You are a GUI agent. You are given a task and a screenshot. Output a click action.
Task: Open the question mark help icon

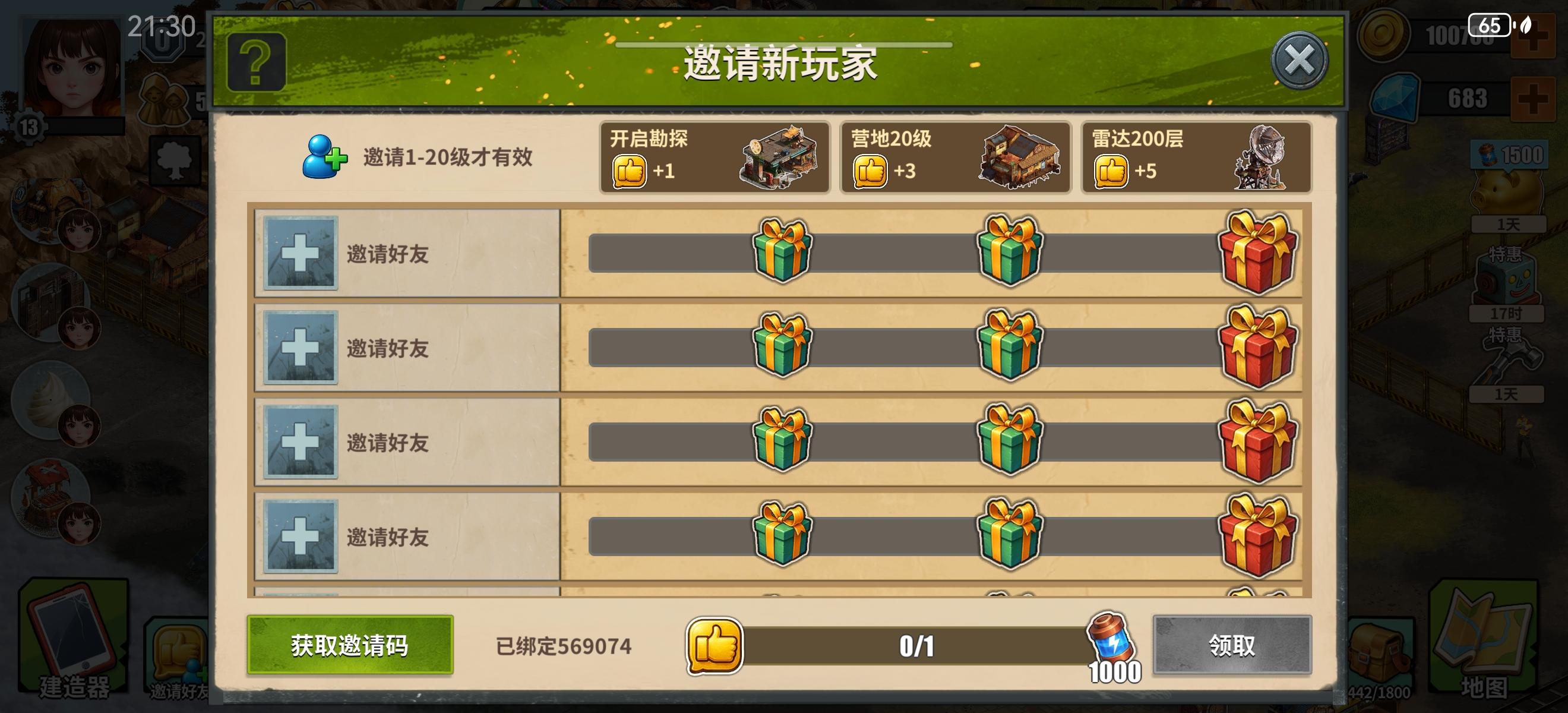pos(259,61)
